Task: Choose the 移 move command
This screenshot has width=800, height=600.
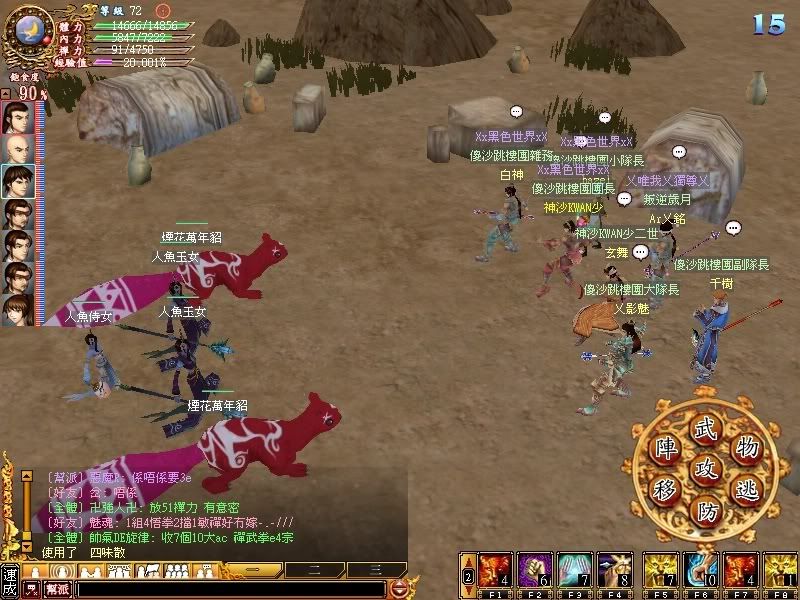Action: [x=665, y=489]
